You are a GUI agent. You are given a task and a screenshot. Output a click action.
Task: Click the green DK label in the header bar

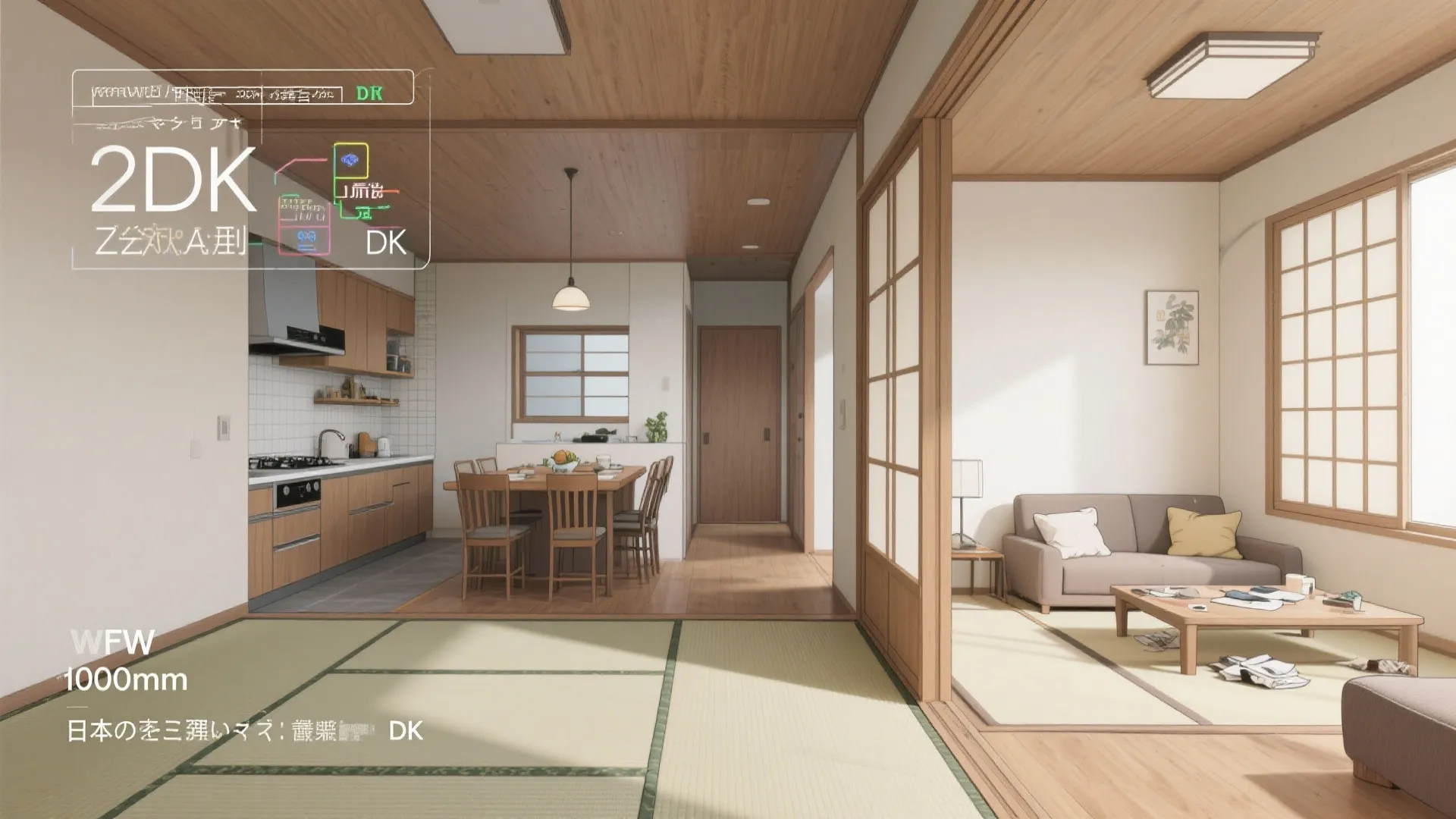369,93
